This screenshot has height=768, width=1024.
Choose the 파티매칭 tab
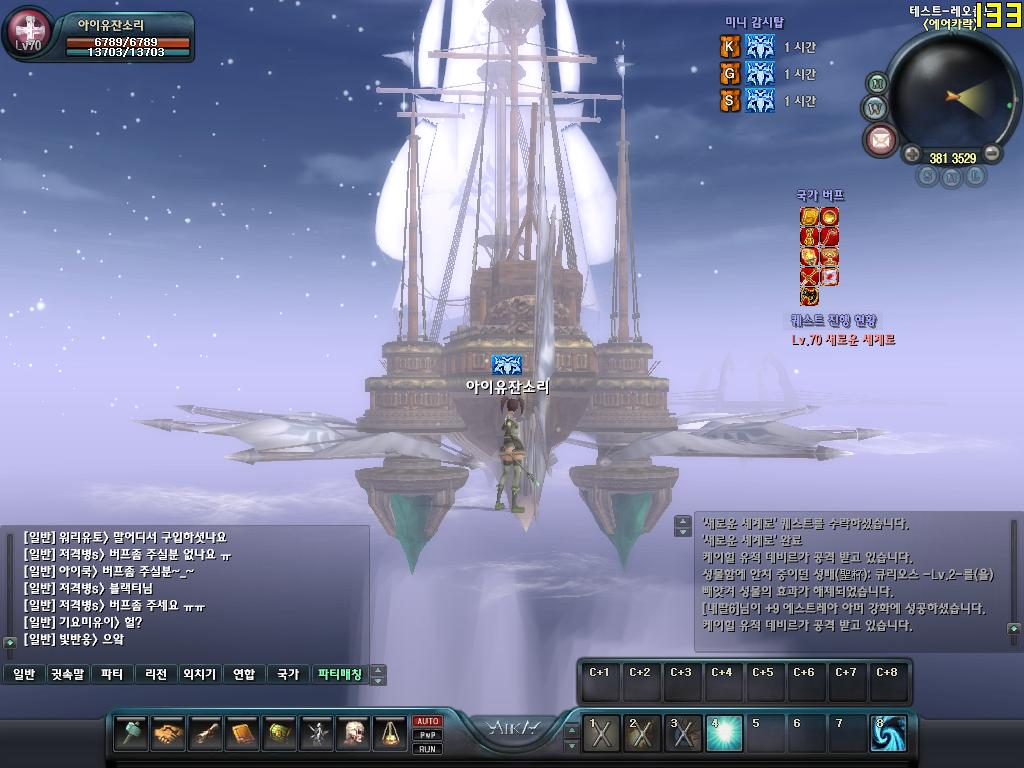[339, 674]
